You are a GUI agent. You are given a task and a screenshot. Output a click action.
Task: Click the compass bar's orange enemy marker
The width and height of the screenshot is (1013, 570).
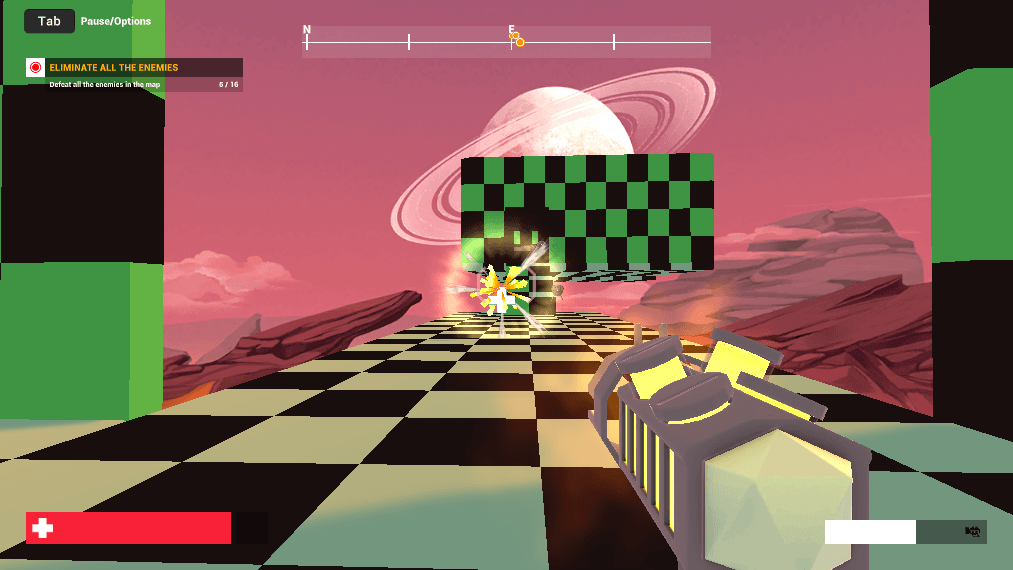pyautogui.click(x=519, y=41)
